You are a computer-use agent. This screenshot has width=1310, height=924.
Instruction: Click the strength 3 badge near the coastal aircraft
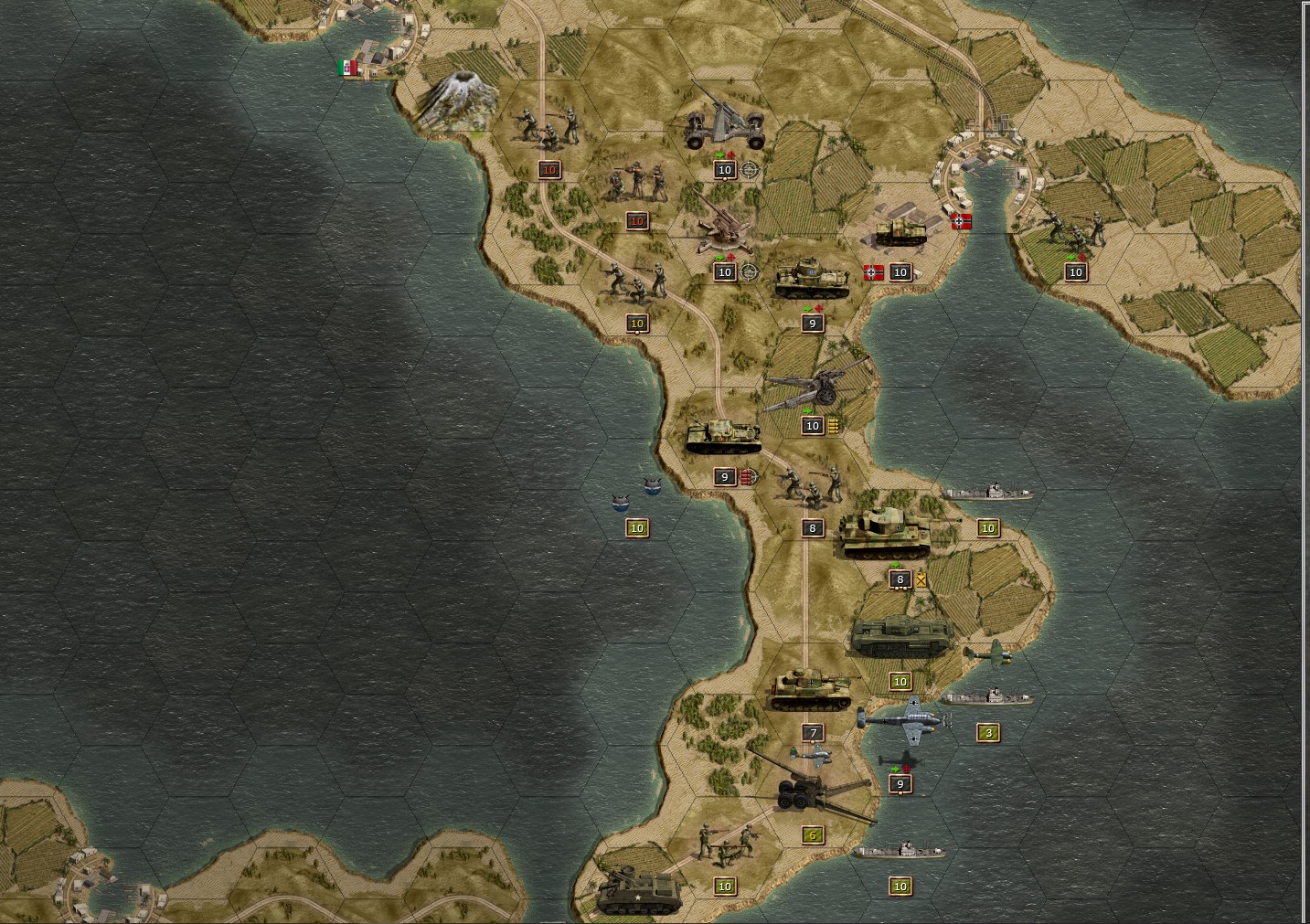coord(987,732)
